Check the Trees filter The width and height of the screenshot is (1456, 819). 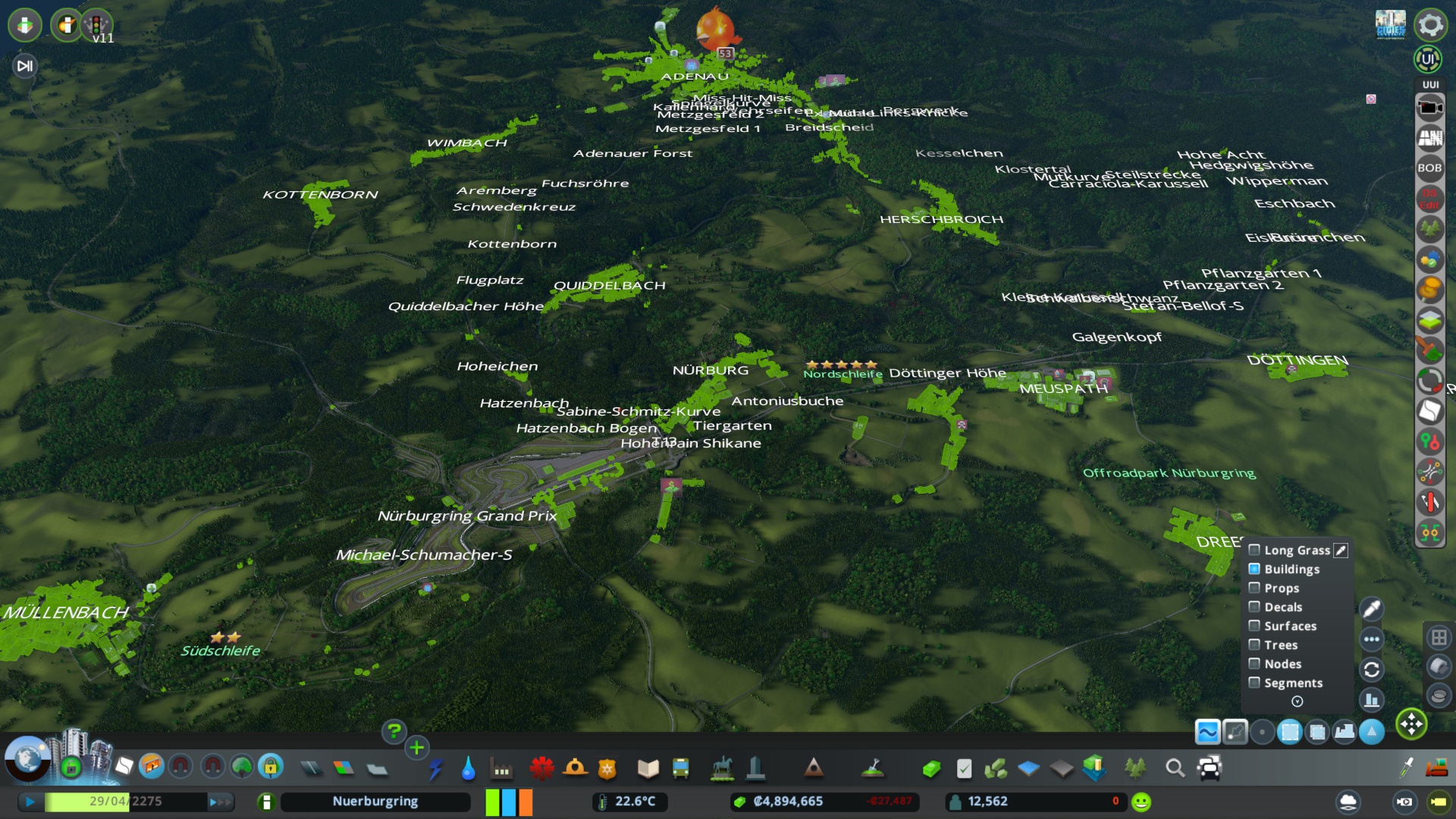pos(1254,645)
